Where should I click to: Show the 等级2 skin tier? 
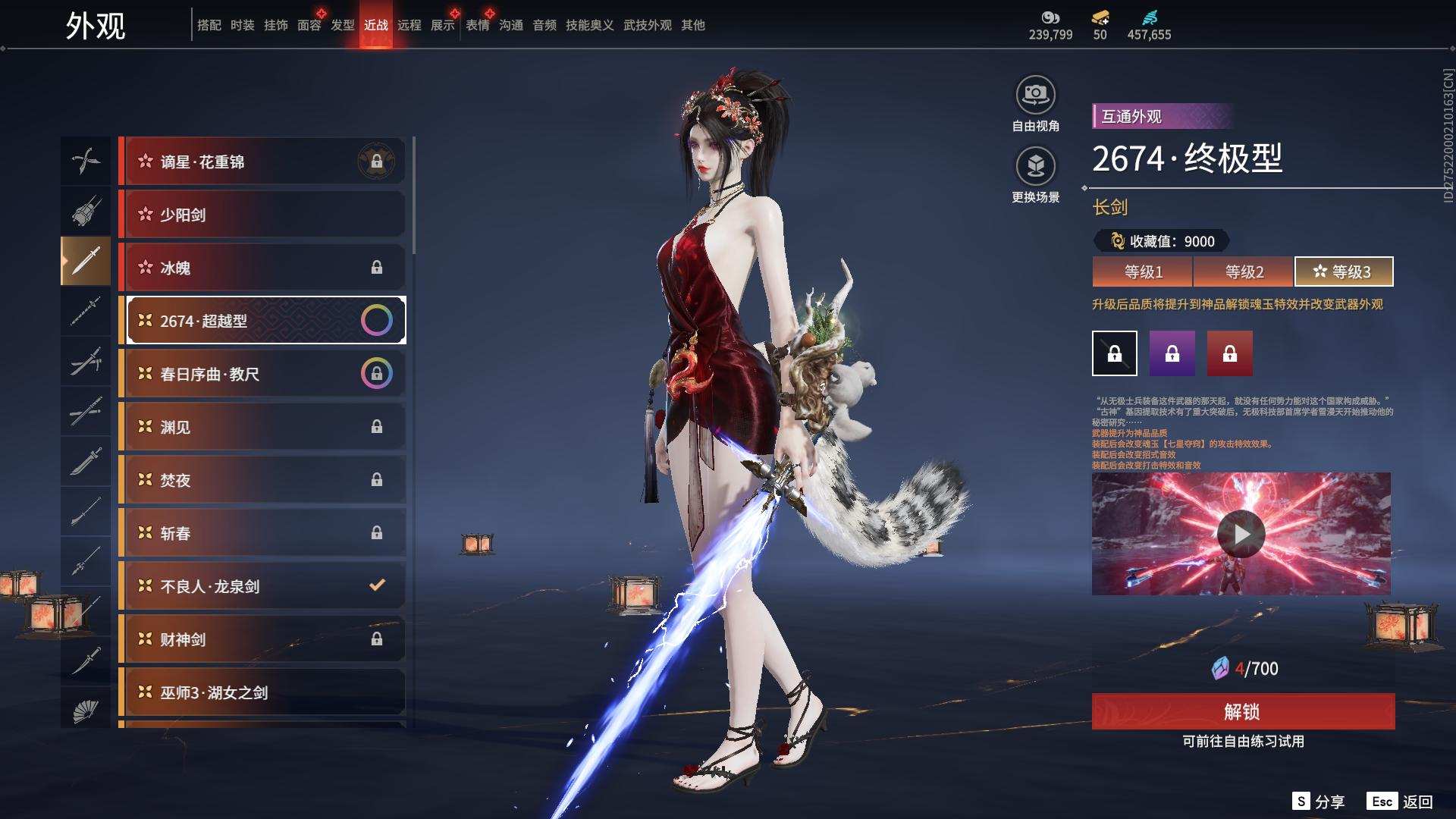(x=1244, y=271)
